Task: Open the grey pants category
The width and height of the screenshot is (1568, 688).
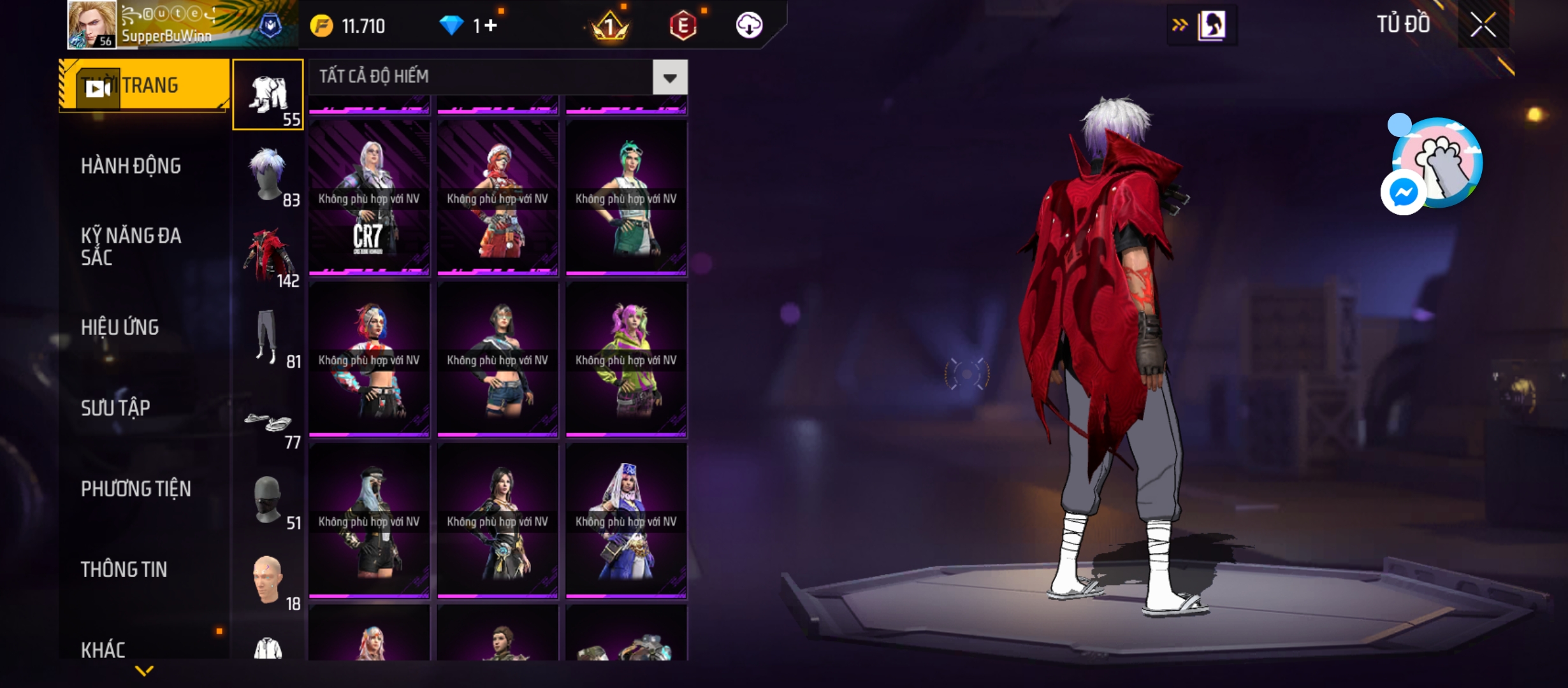Action: click(268, 338)
